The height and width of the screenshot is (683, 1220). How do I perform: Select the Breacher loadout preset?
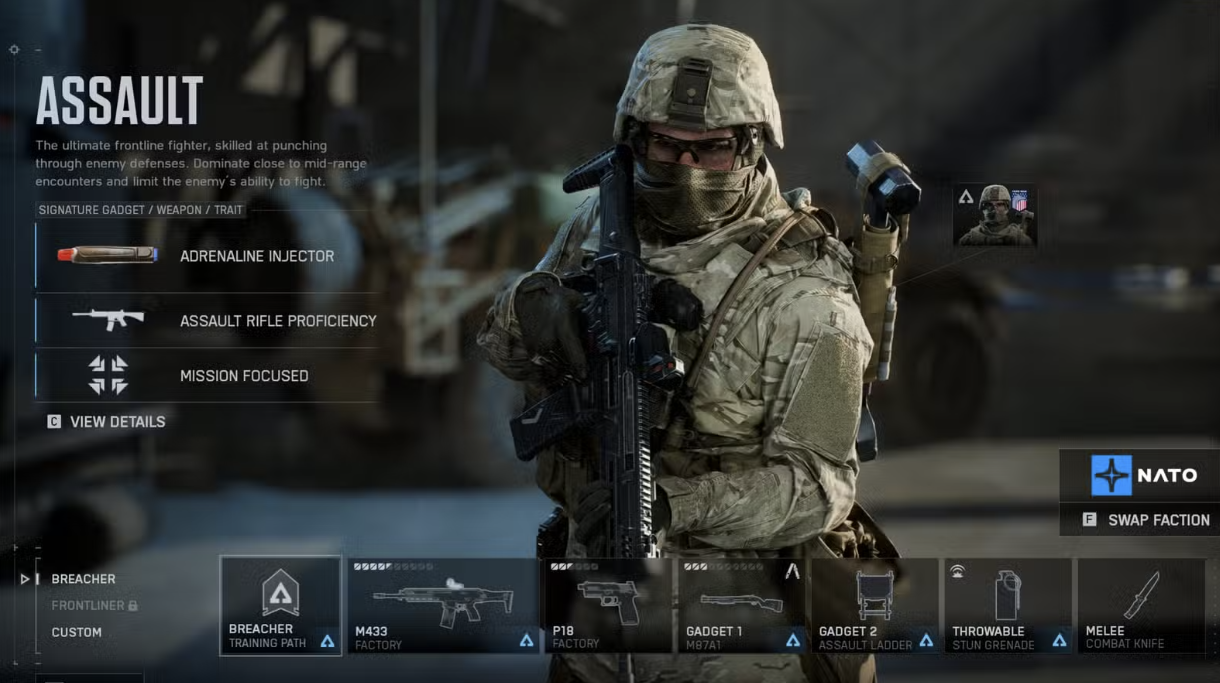click(x=83, y=579)
